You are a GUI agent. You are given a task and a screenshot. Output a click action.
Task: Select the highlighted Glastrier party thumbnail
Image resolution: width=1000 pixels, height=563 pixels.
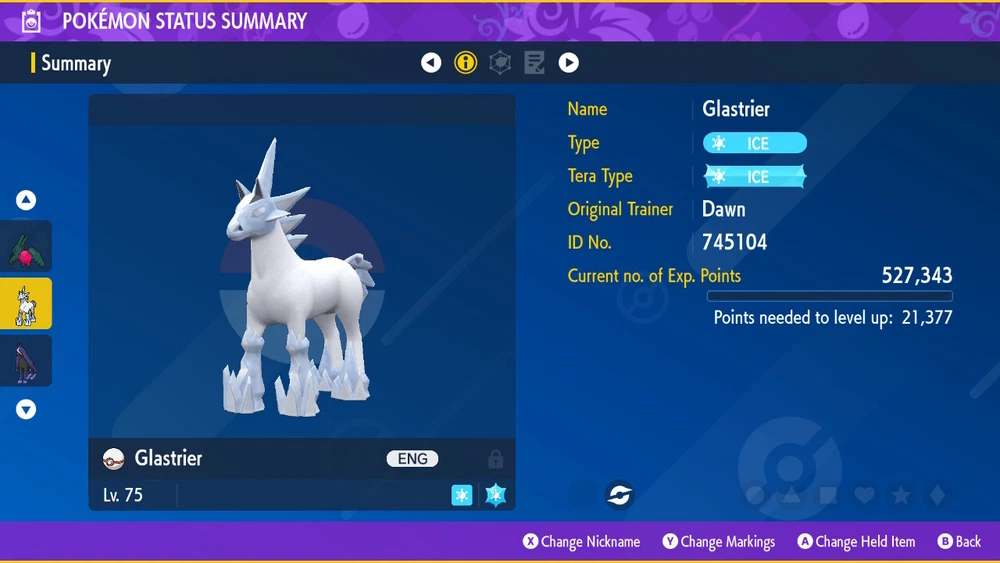(x=26, y=304)
